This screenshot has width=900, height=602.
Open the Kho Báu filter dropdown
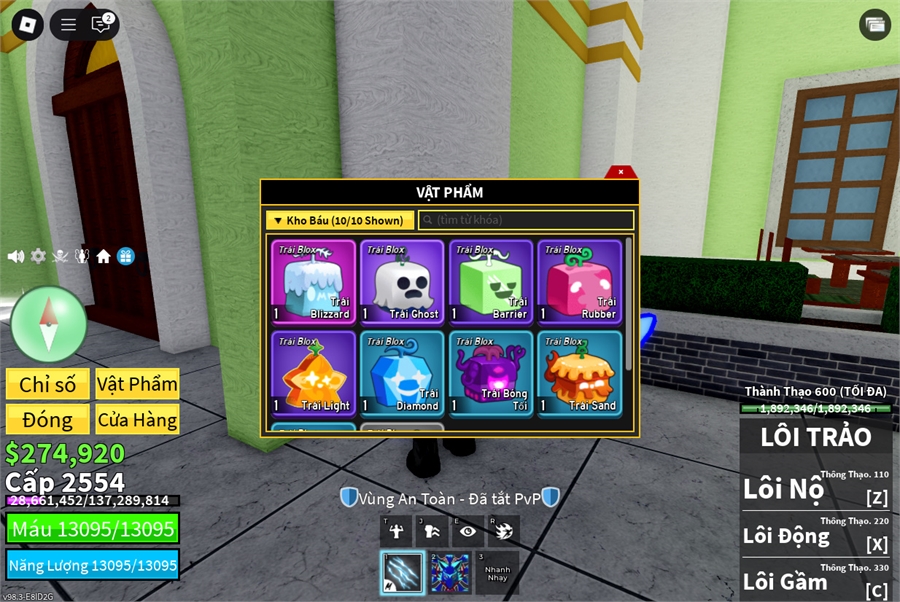click(x=340, y=220)
